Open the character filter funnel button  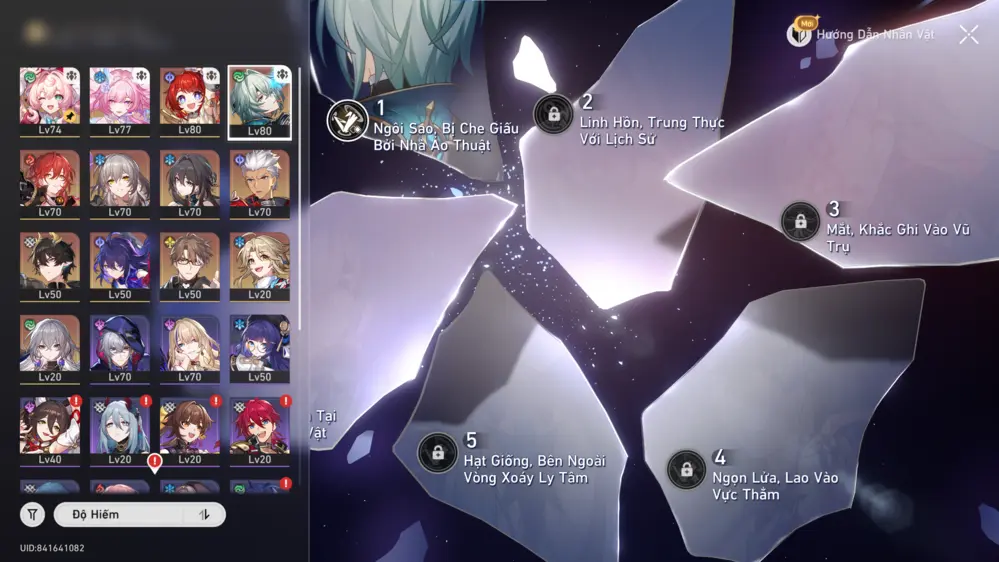tap(33, 515)
